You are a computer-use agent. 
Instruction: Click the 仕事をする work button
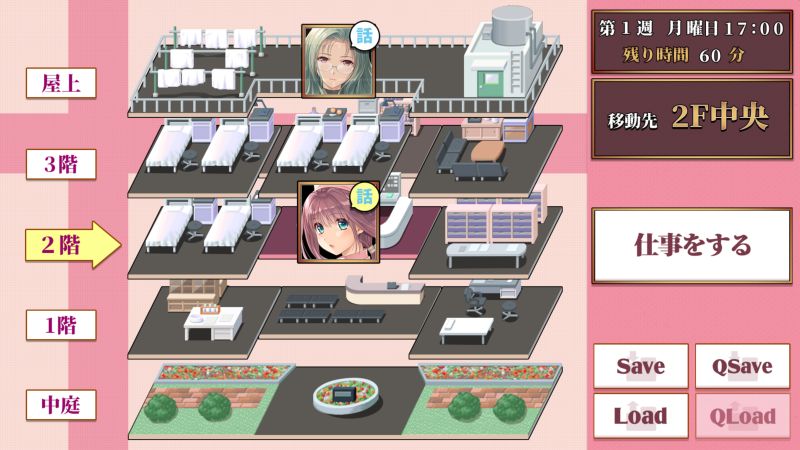click(692, 245)
